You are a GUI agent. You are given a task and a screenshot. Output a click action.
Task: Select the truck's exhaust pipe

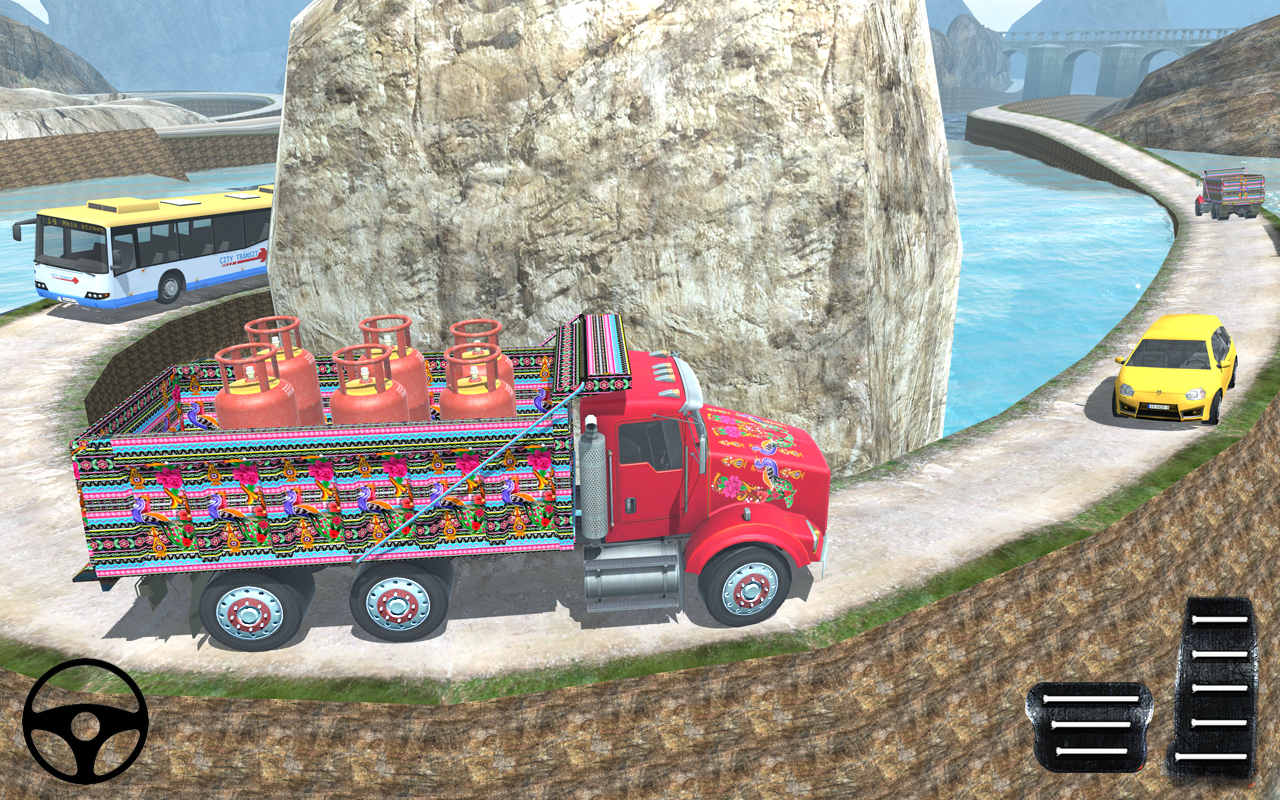tap(594, 480)
